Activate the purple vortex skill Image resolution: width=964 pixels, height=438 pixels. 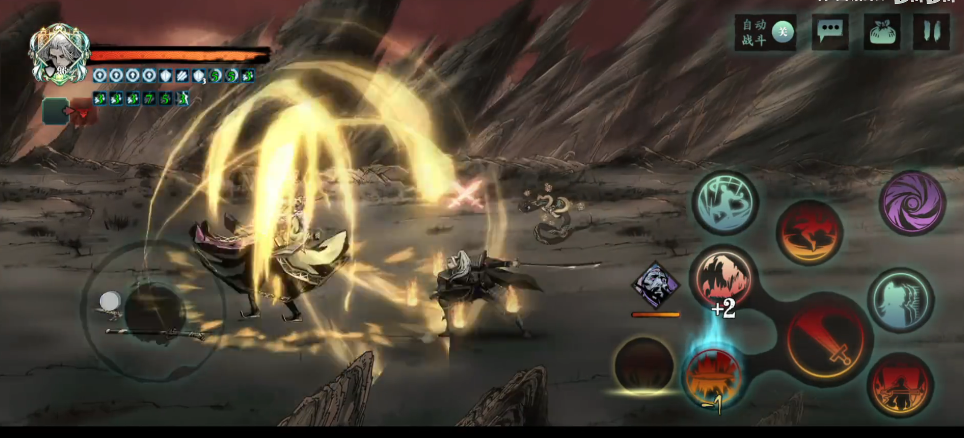coord(912,203)
